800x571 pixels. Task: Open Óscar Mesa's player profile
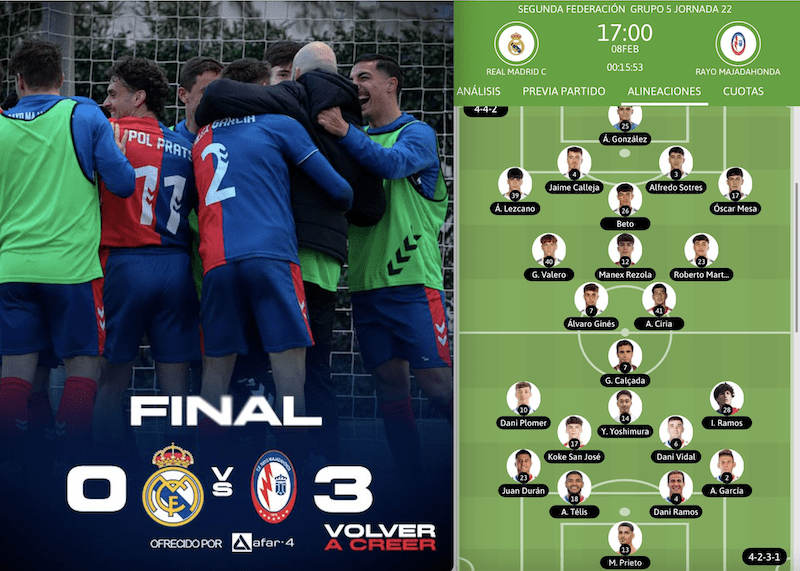point(735,182)
